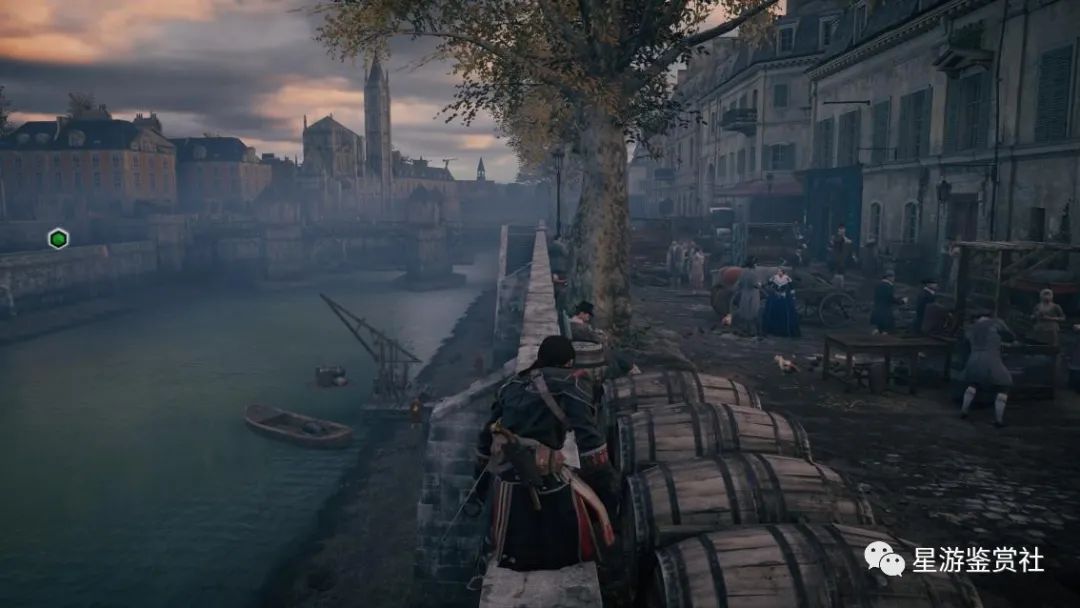Click the green hexagon objective marker
The width and height of the screenshot is (1080, 608).
(58, 238)
